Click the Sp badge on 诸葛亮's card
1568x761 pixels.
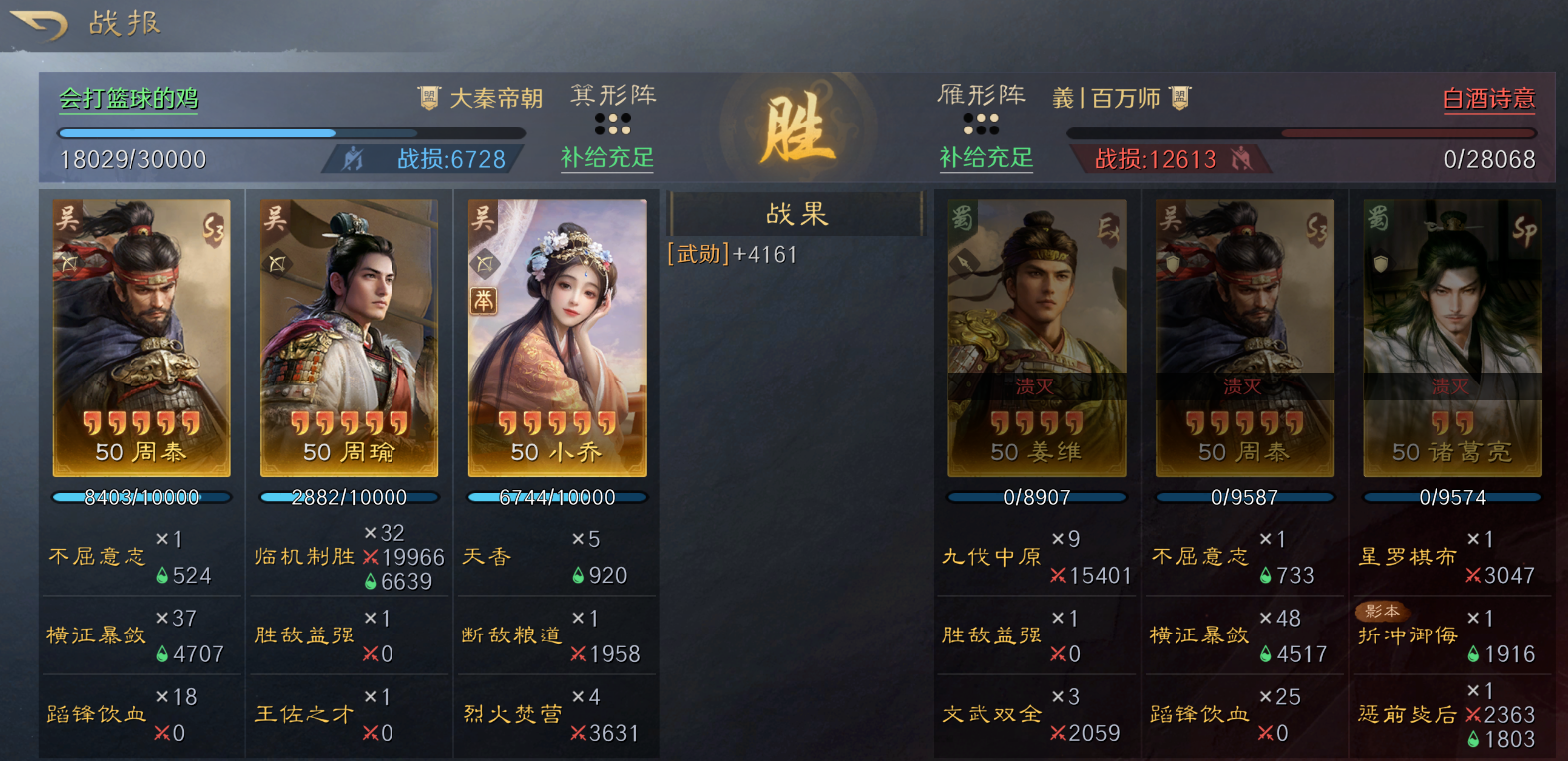click(1525, 230)
